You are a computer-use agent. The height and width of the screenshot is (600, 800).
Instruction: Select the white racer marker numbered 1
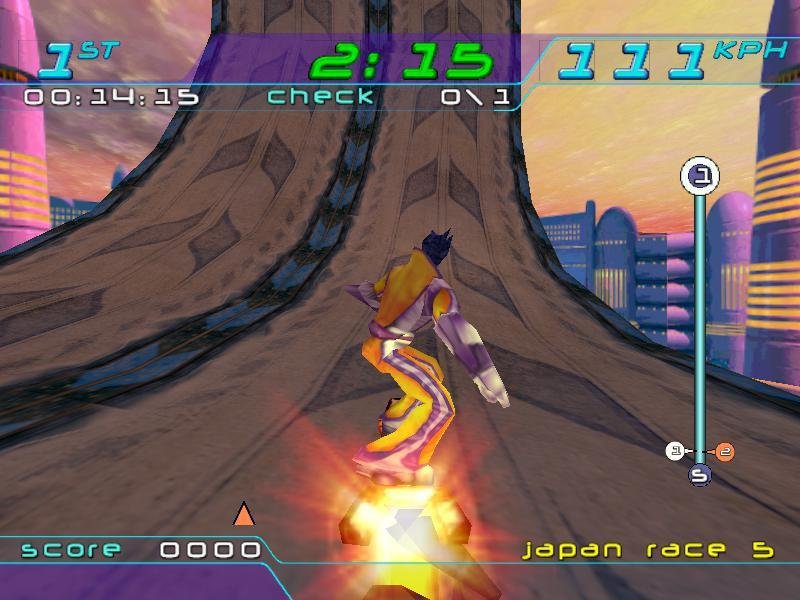pyautogui.click(x=675, y=452)
